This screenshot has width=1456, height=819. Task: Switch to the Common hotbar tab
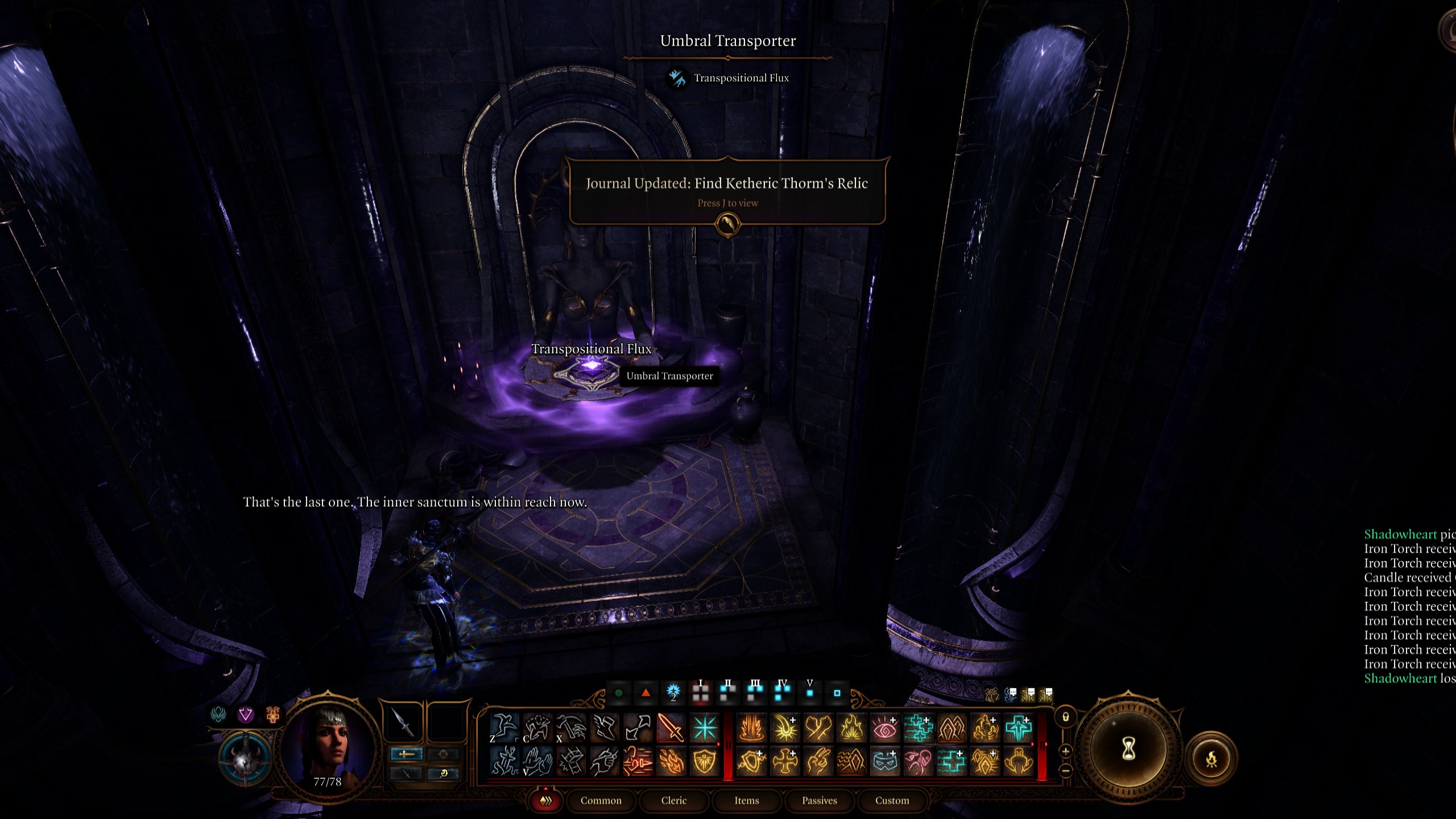601,801
